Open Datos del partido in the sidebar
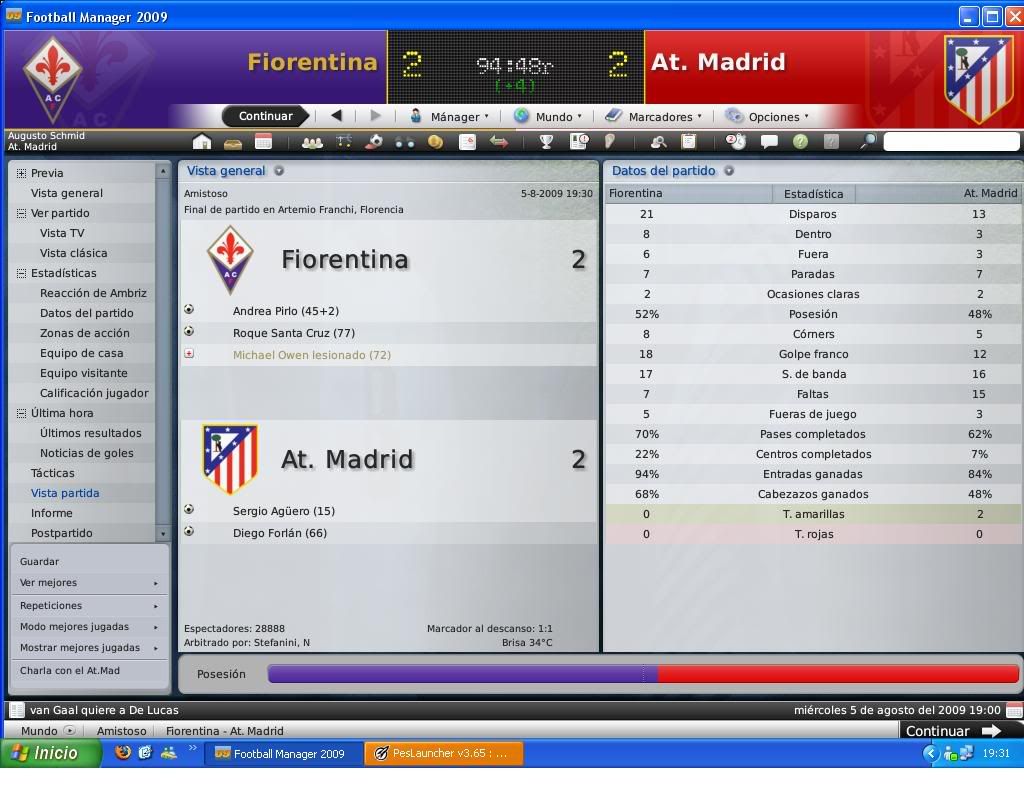The height and width of the screenshot is (791, 1024). click(x=86, y=313)
